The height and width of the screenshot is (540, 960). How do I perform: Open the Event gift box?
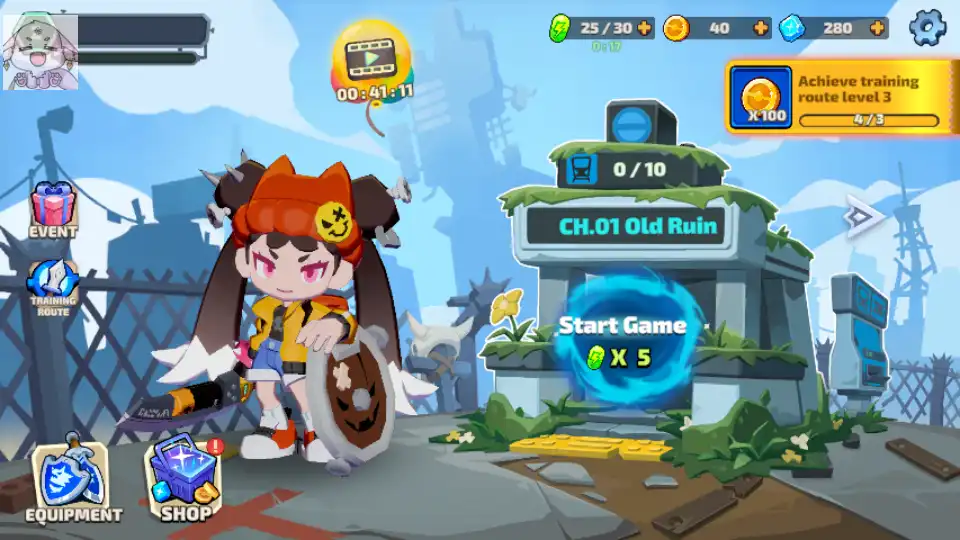click(53, 209)
